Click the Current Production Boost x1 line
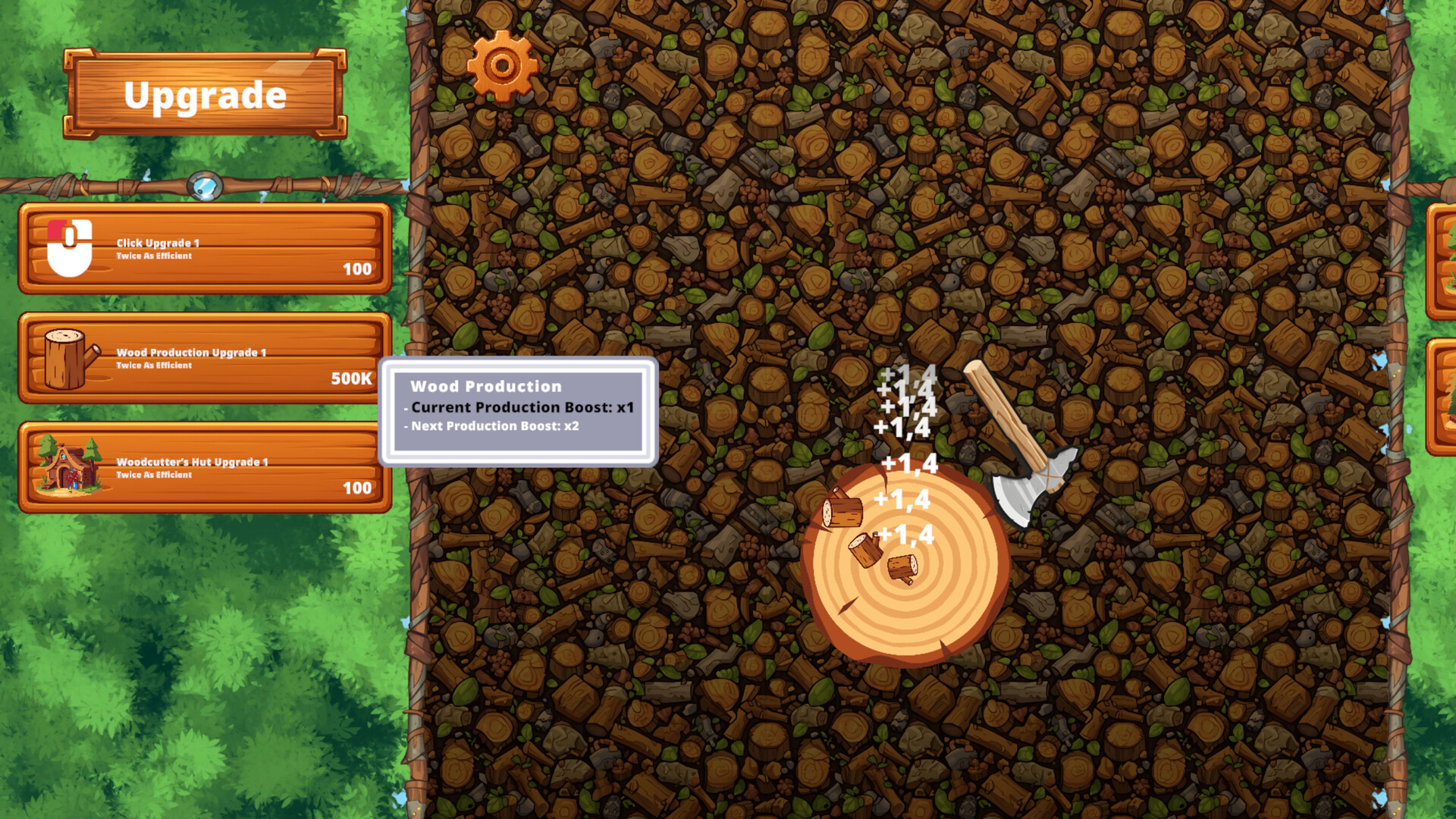 518,407
